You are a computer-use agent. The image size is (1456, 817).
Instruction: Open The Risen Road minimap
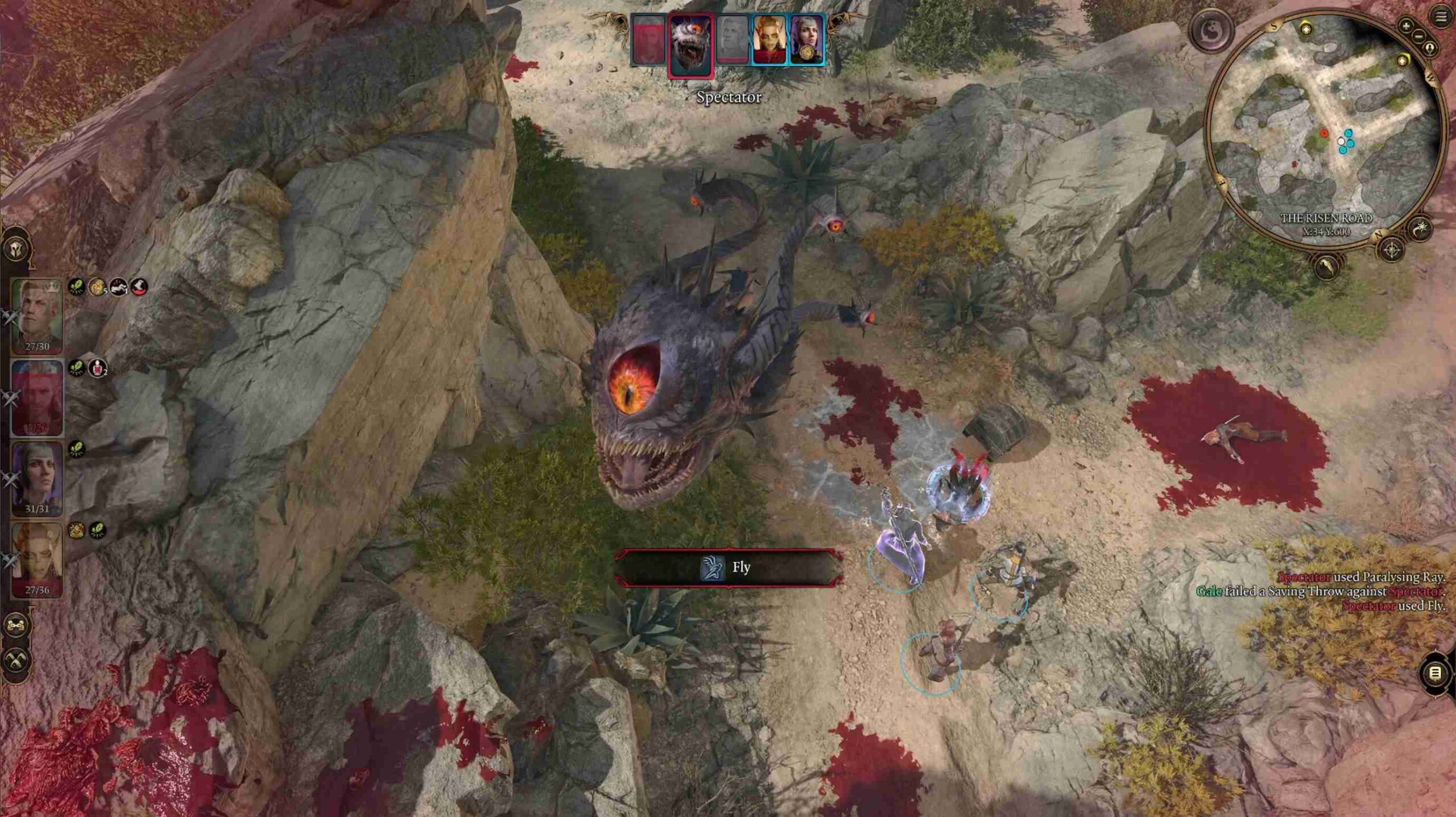(x=1325, y=130)
